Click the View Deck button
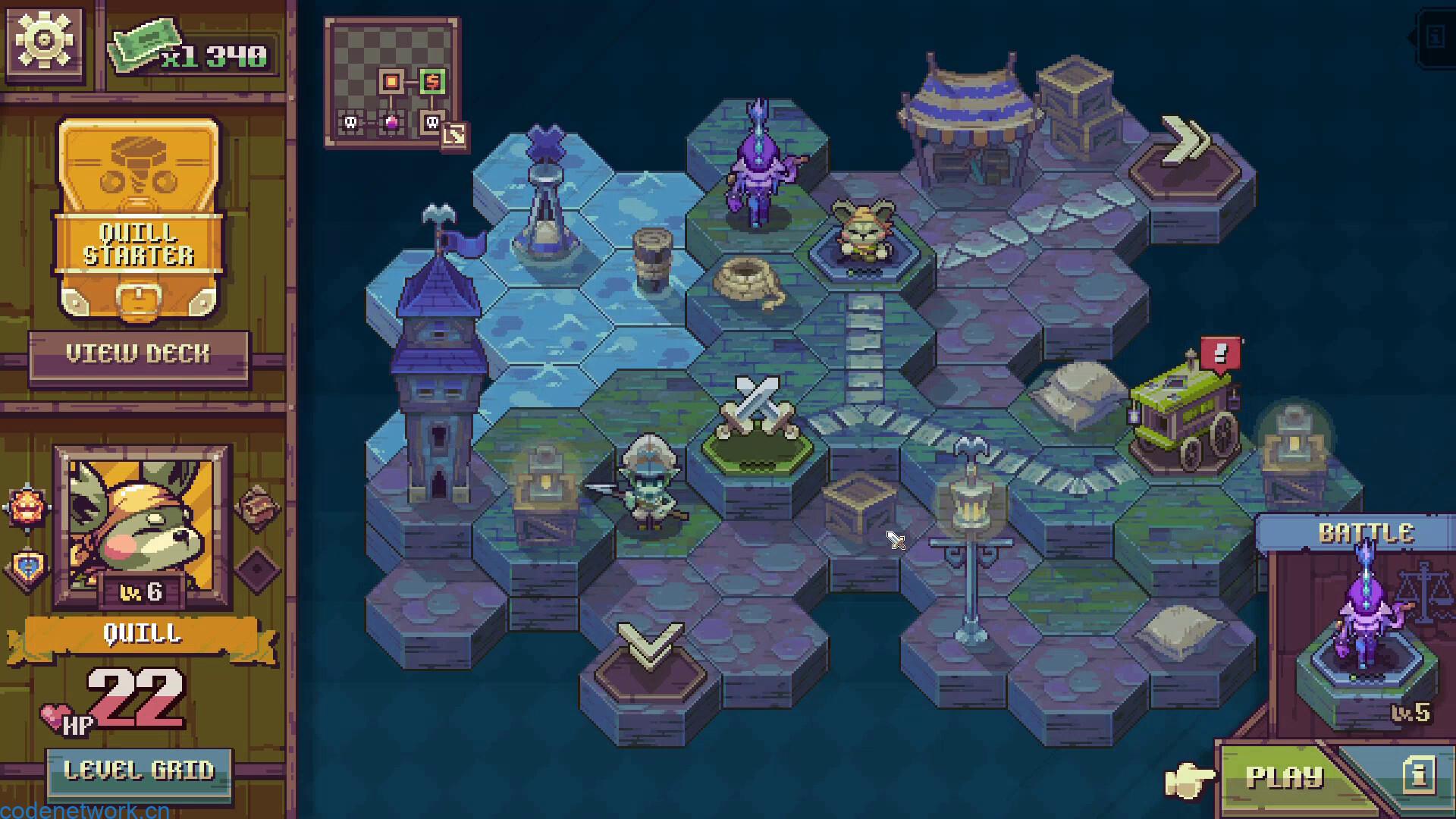Screen dimensions: 1456x819 [x=138, y=354]
